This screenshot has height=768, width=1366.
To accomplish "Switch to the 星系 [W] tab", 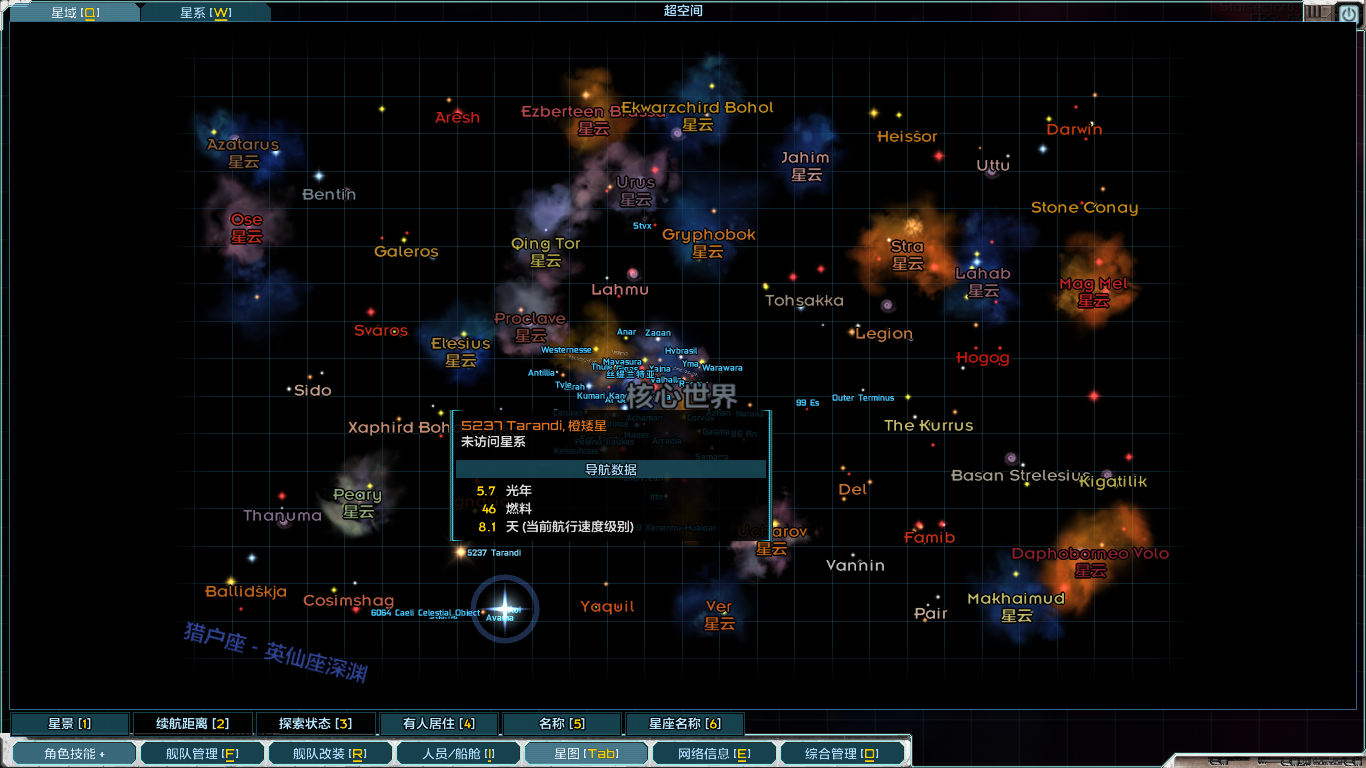I will click(206, 13).
